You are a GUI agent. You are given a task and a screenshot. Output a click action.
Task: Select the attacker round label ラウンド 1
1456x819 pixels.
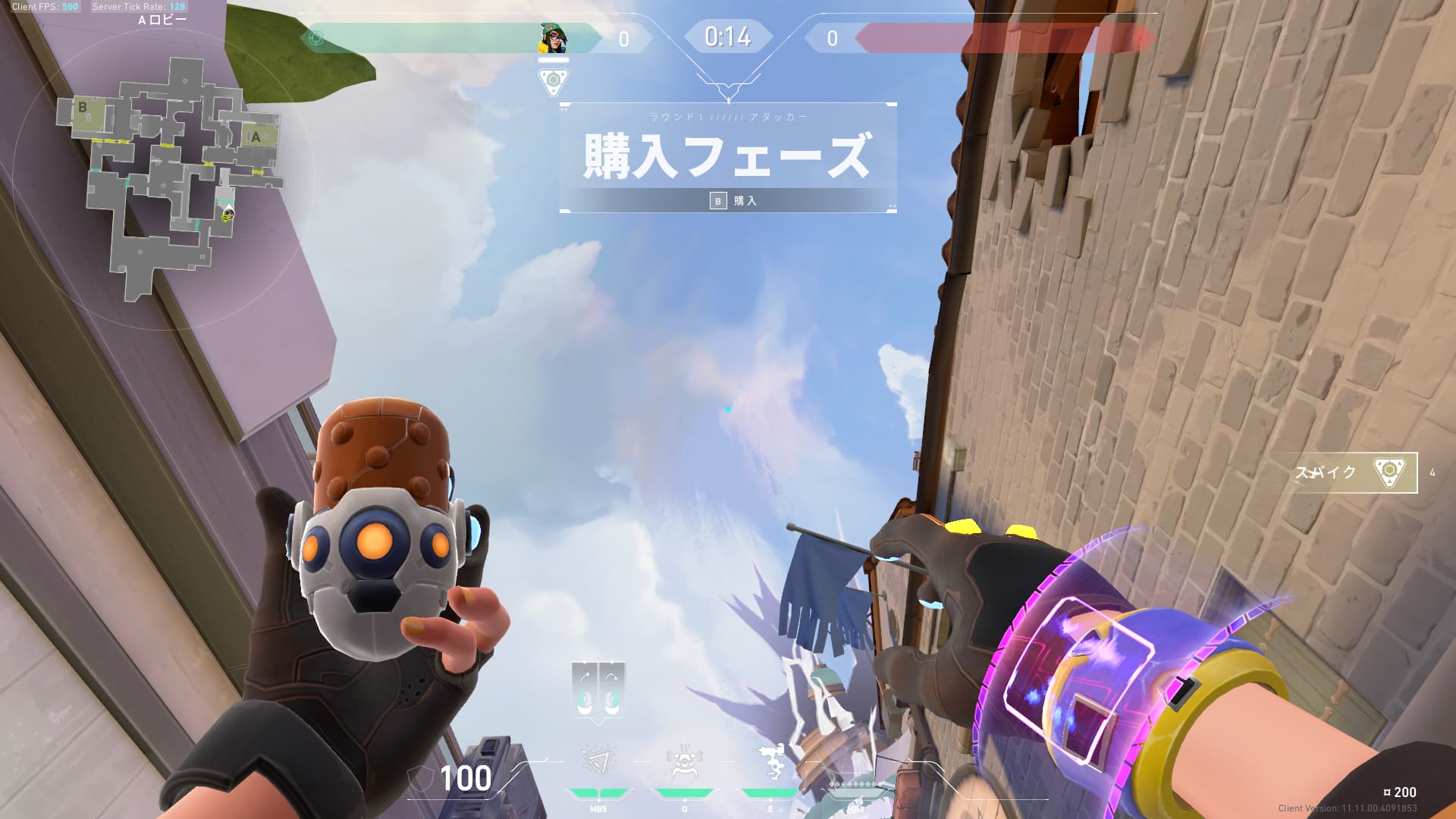(x=728, y=116)
